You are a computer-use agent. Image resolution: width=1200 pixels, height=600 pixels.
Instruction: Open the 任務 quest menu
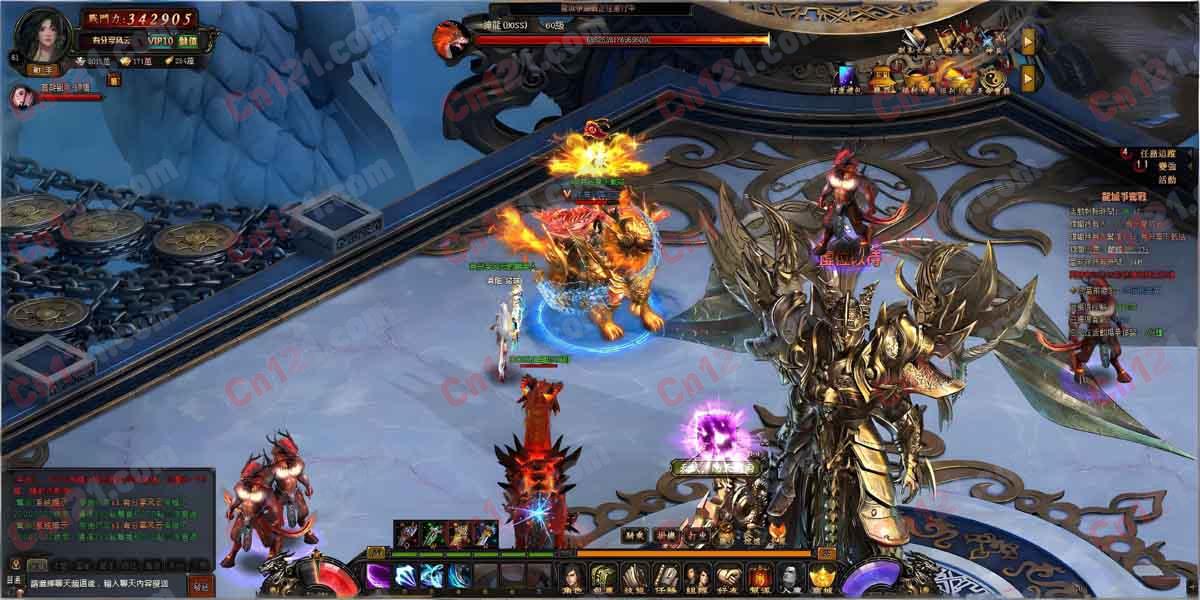666,577
